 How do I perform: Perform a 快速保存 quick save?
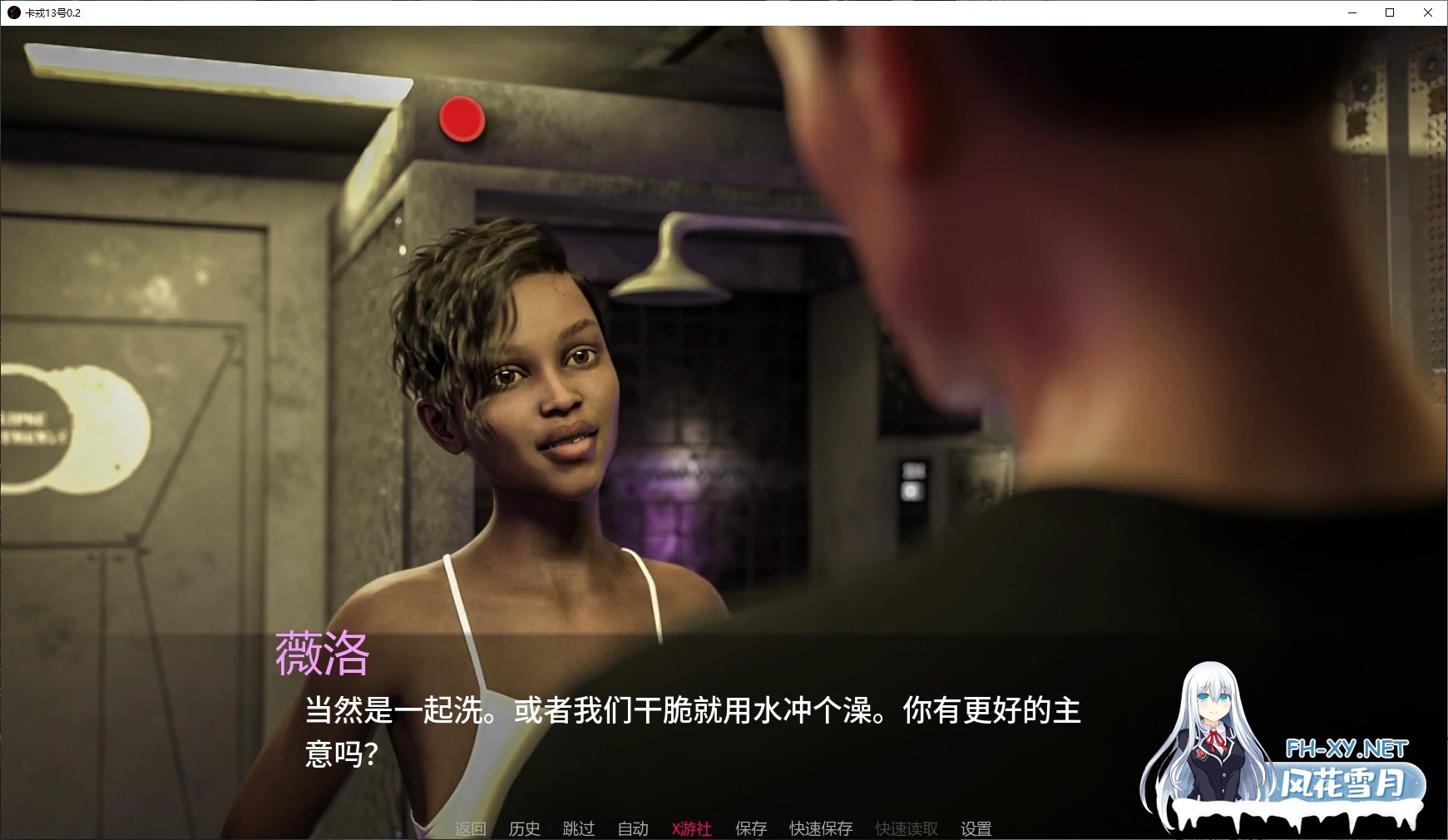(820, 828)
